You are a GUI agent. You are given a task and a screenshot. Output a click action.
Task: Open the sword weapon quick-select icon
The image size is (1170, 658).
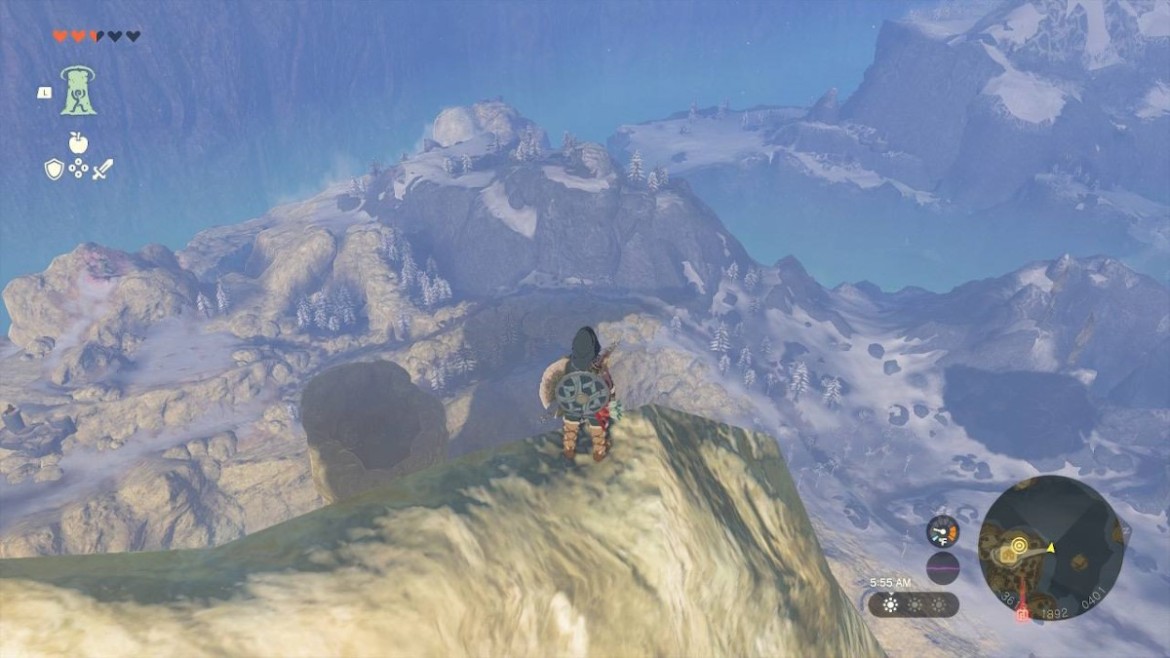pyautogui.click(x=102, y=169)
